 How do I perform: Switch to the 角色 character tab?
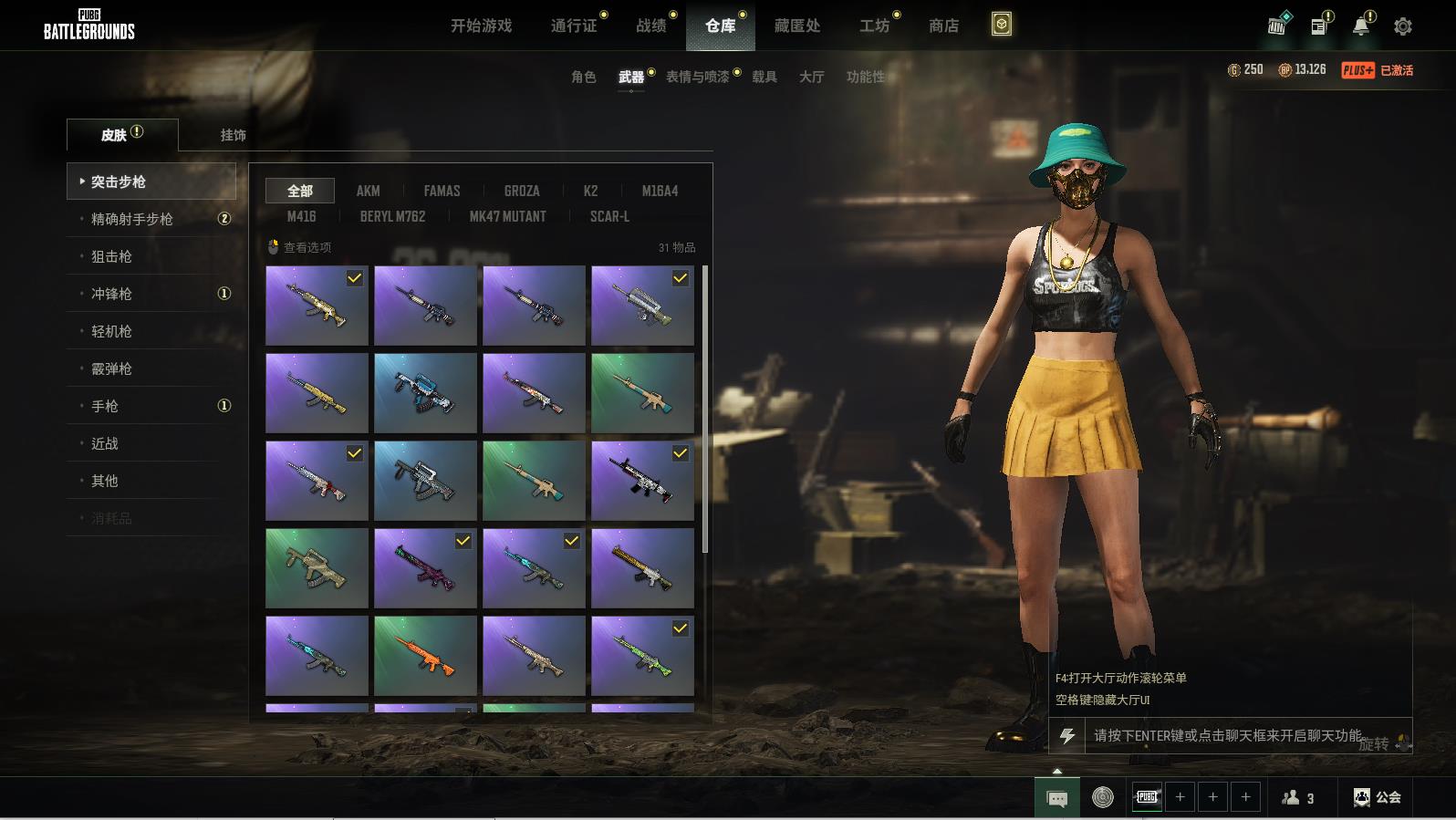pos(583,77)
